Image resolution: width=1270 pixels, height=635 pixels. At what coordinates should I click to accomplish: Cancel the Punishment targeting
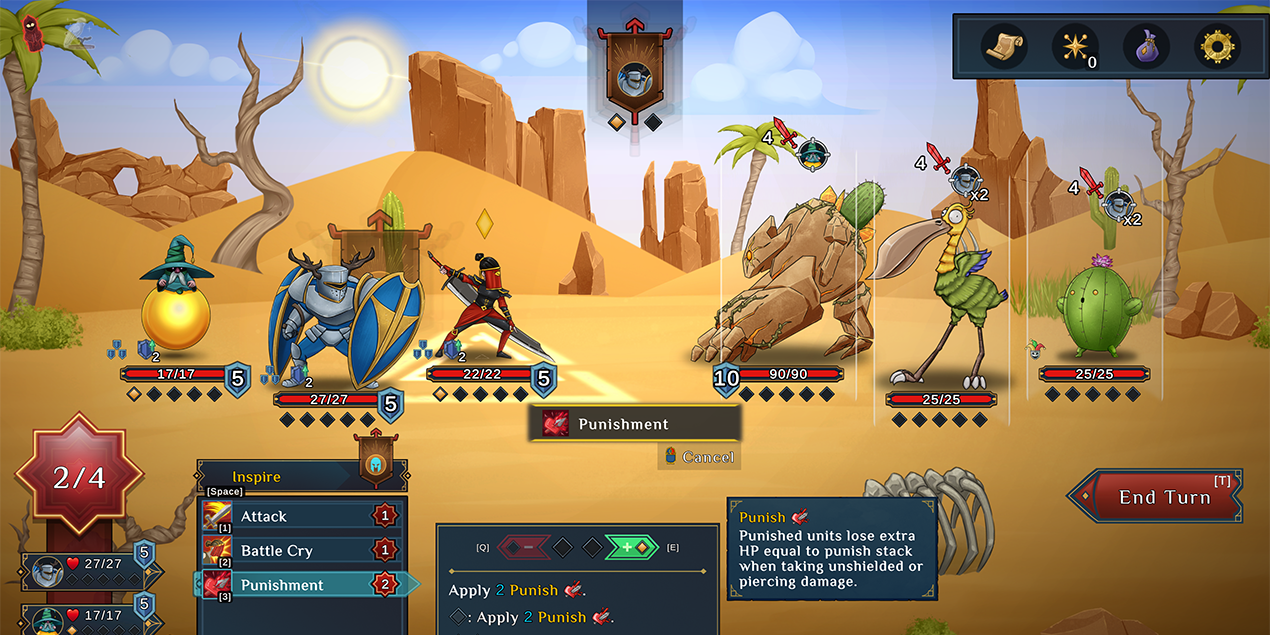pyautogui.click(x=699, y=457)
